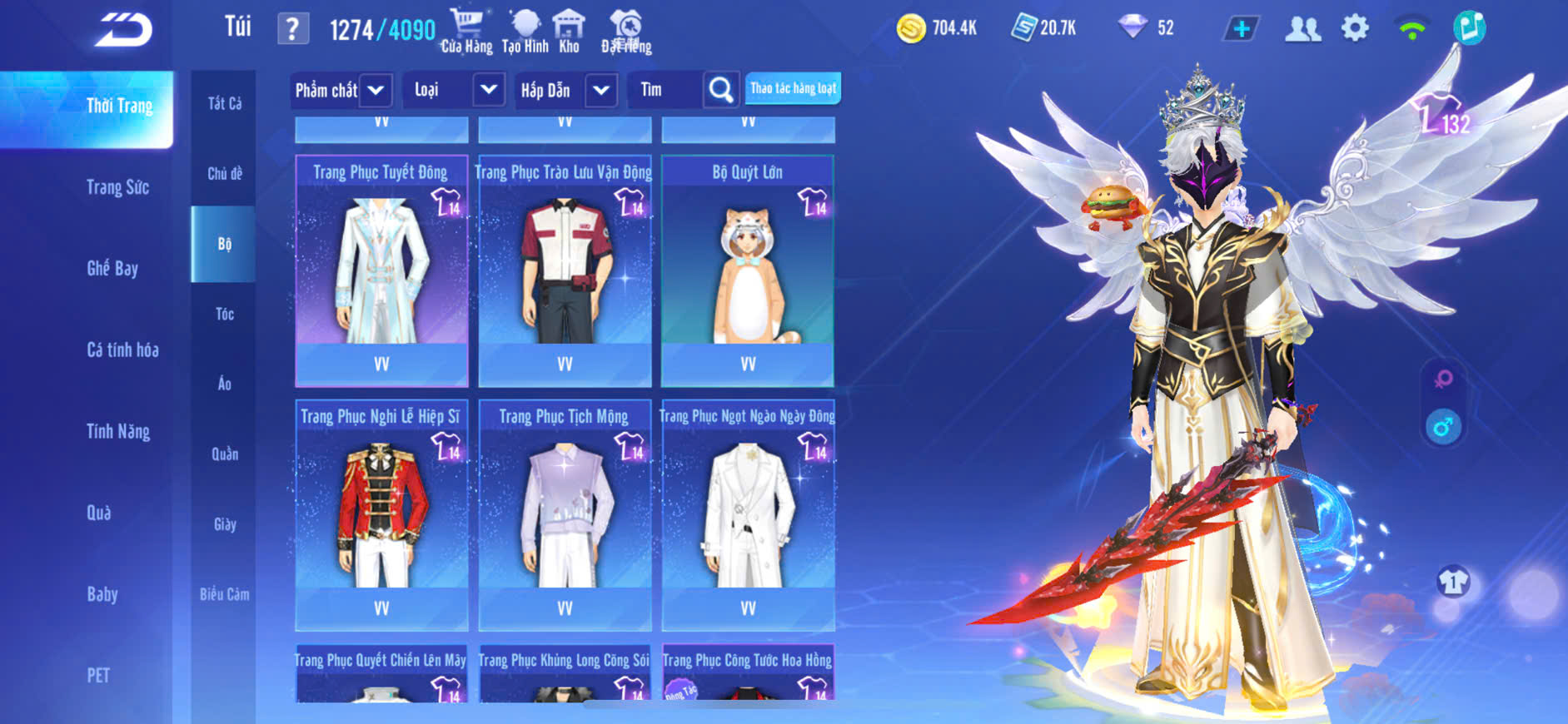1568x724 pixels.
Task: Open the Phẩm chất dropdown
Action: click(x=341, y=90)
